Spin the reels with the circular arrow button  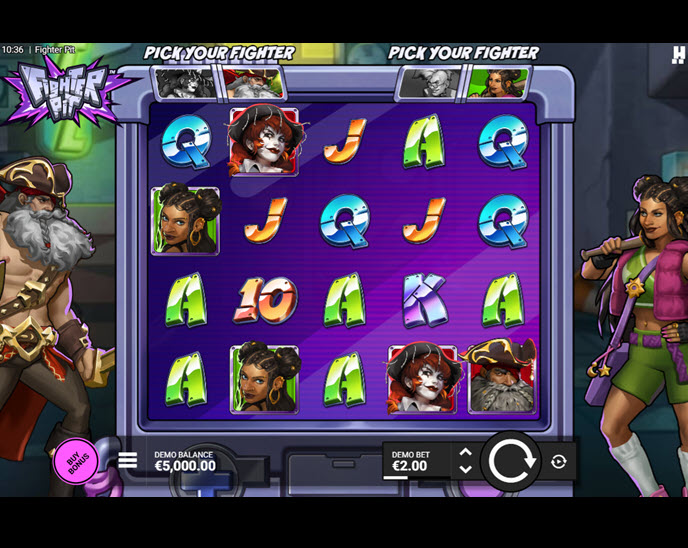click(513, 461)
